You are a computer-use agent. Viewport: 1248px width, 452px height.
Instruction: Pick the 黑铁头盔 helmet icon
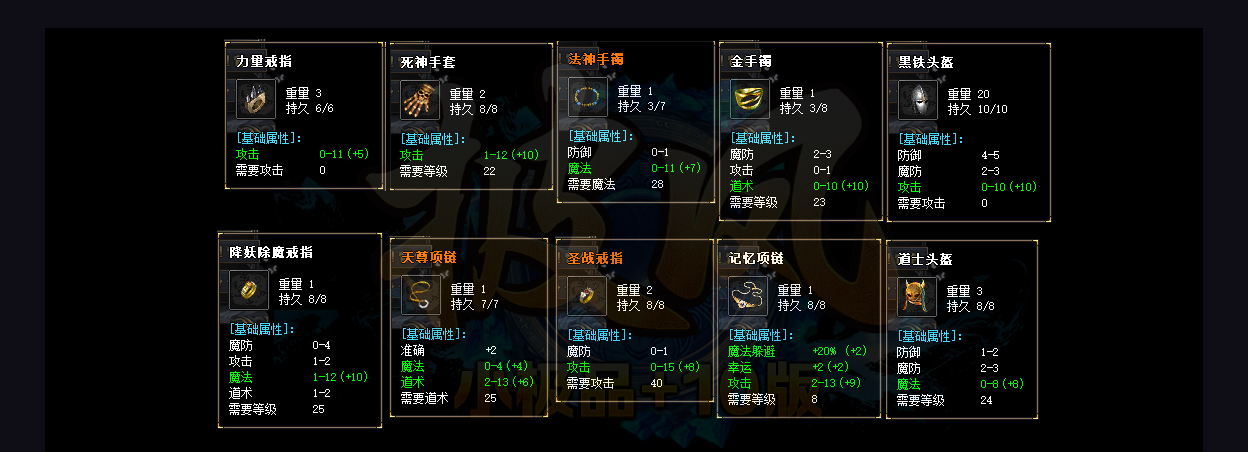[x=917, y=100]
